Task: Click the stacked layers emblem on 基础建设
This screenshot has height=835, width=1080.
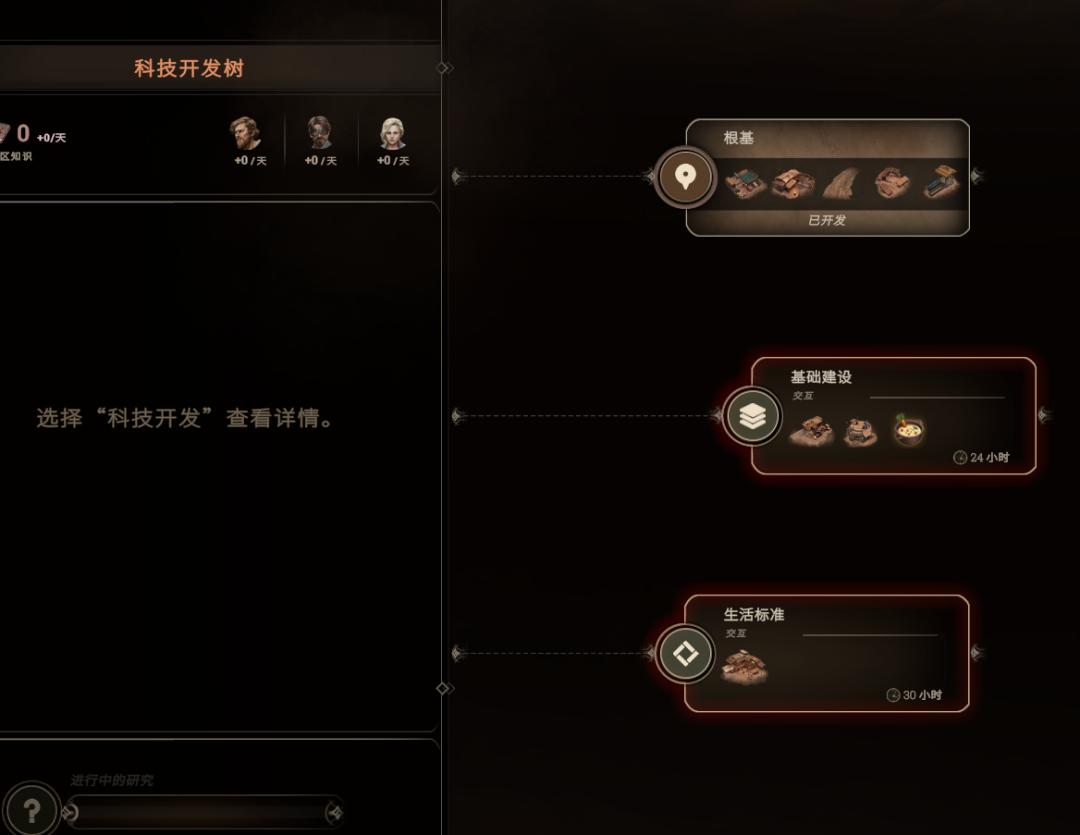Action: pyautogui.click(x=752, y=416)
